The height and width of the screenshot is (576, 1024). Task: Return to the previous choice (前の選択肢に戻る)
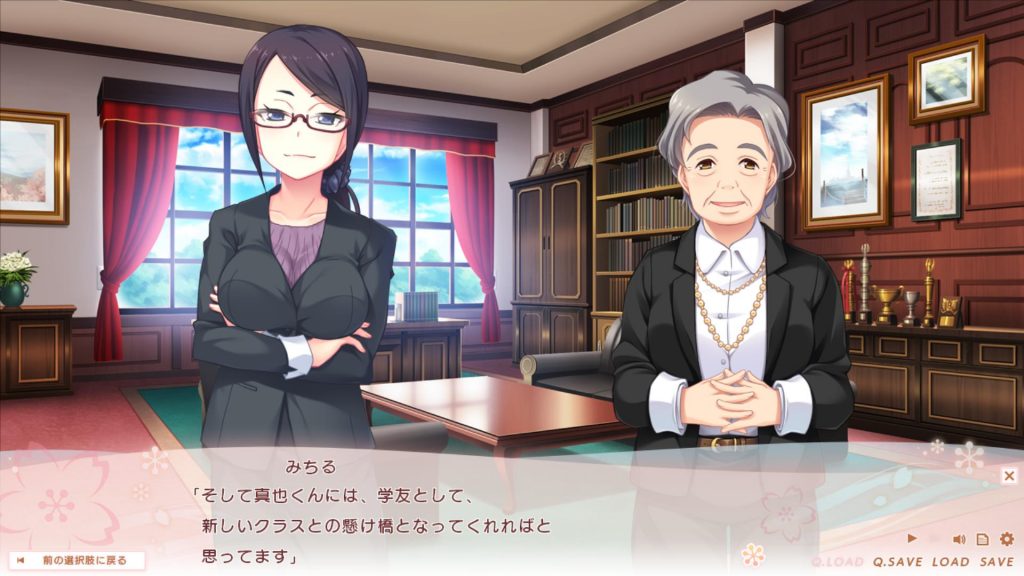click(77, 560)
